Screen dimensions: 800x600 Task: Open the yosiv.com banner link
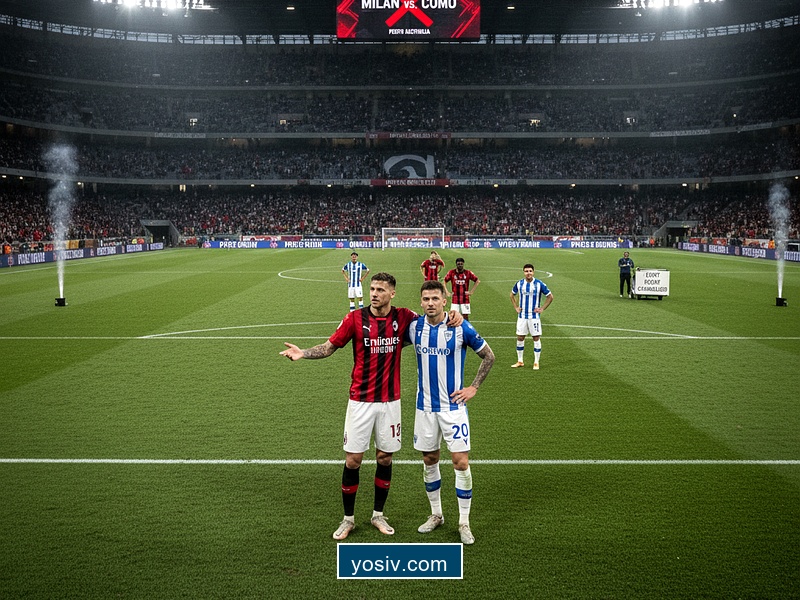(x=399, y=562)
